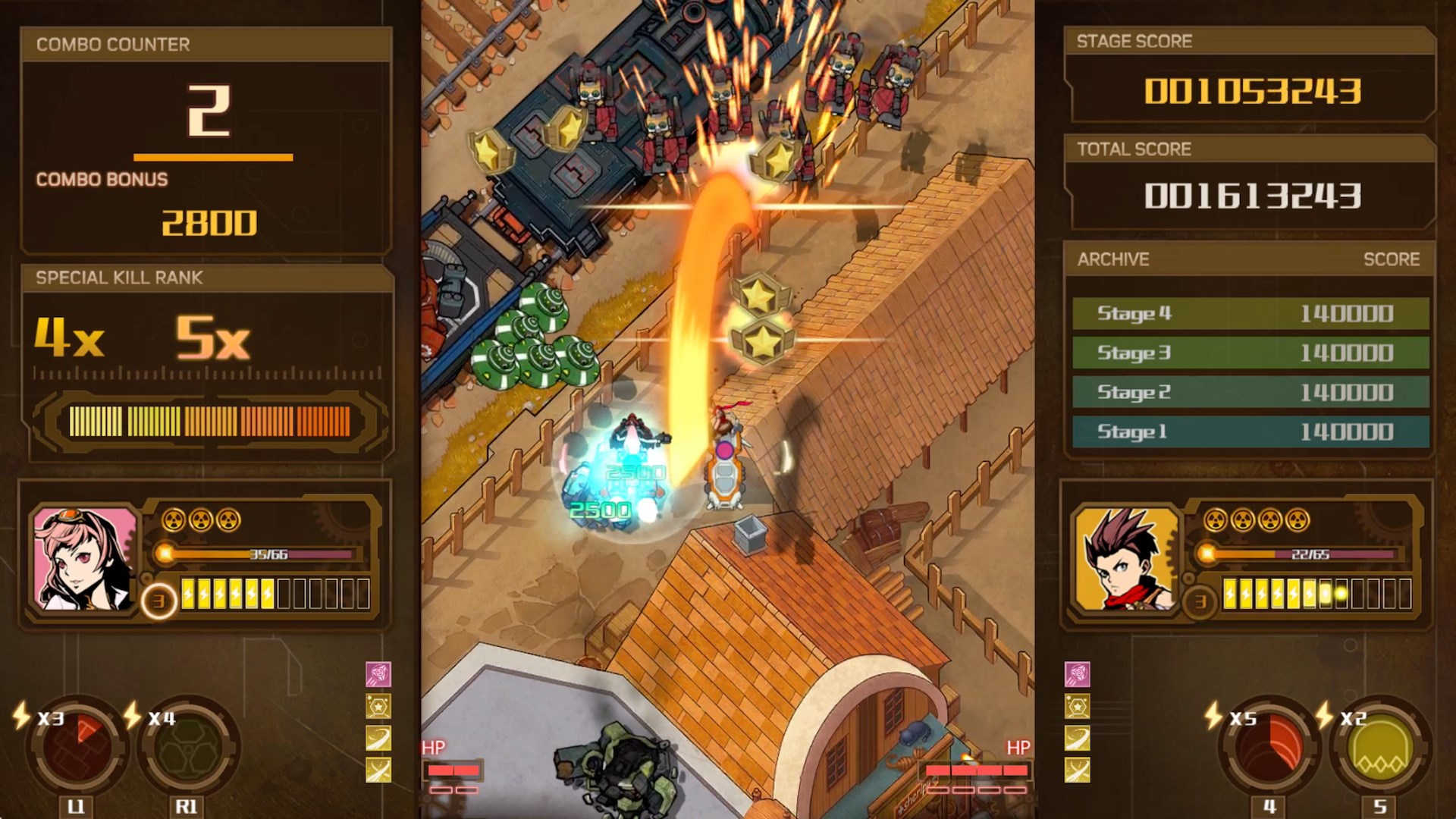This screenshot has height=819, width=1456.
Task: Click the COMBO COUNTER panel header
Action: click(x=110, y=44)
